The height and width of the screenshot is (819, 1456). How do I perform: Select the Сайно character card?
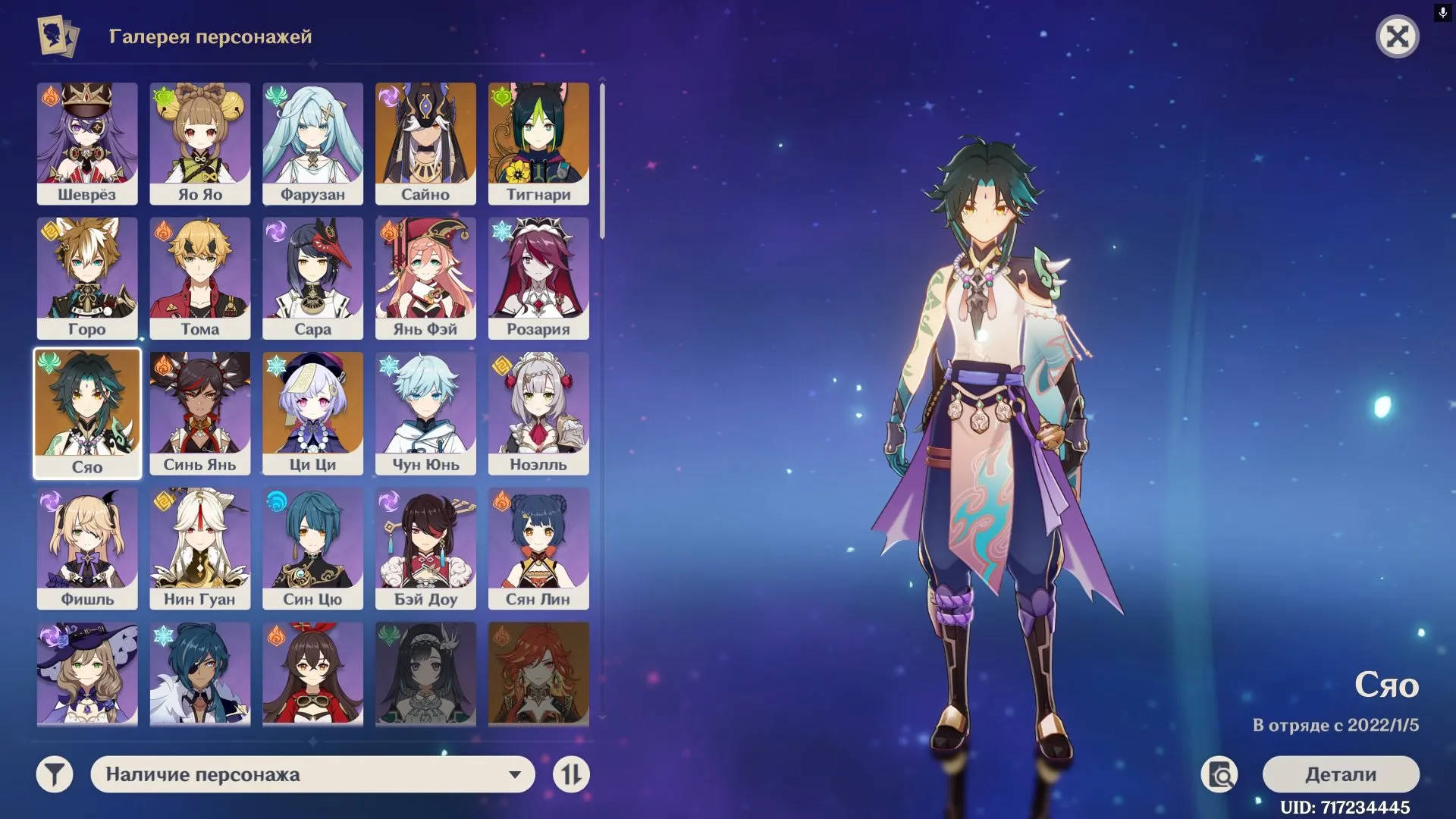click(425, 144)
